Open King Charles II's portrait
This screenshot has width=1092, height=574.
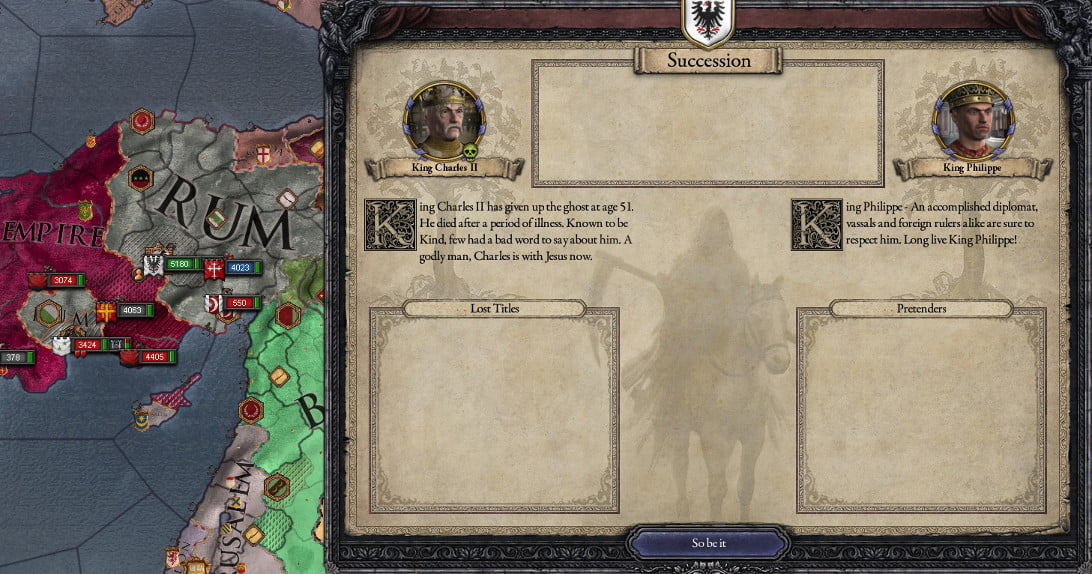pos(444,121)
